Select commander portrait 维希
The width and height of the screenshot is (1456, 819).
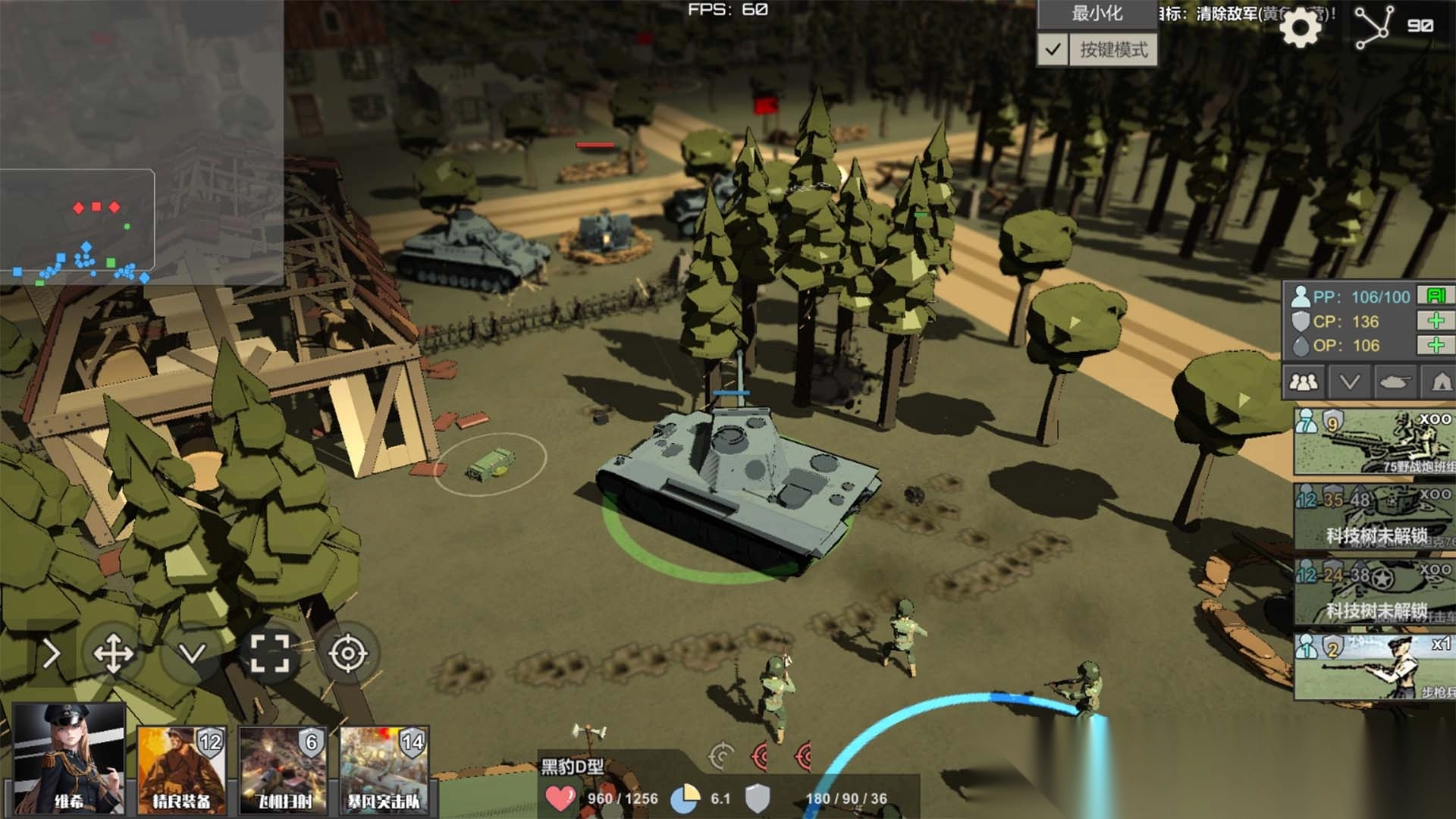69,758
